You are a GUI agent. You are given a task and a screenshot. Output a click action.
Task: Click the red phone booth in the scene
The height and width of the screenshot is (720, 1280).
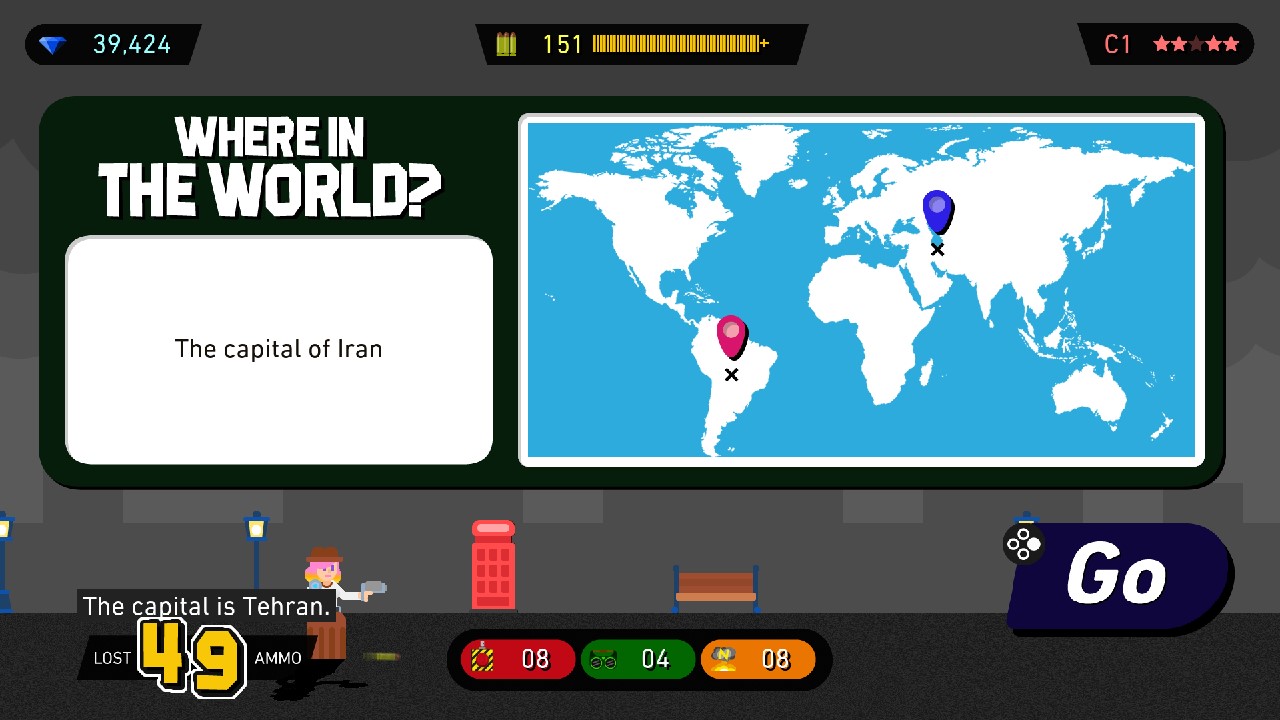tap(493, 565)
